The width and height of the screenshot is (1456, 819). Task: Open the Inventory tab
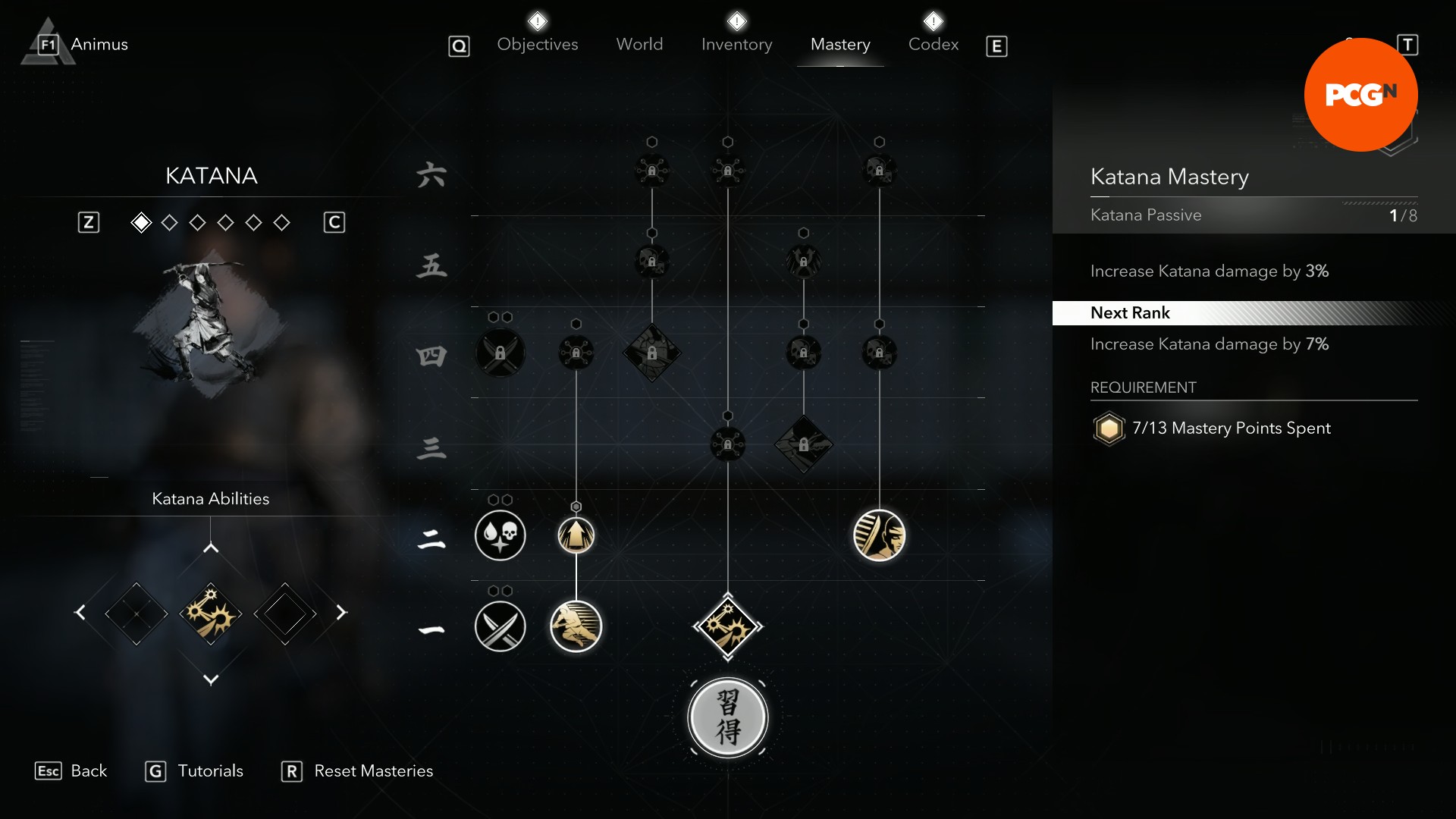tap(736, 45)
